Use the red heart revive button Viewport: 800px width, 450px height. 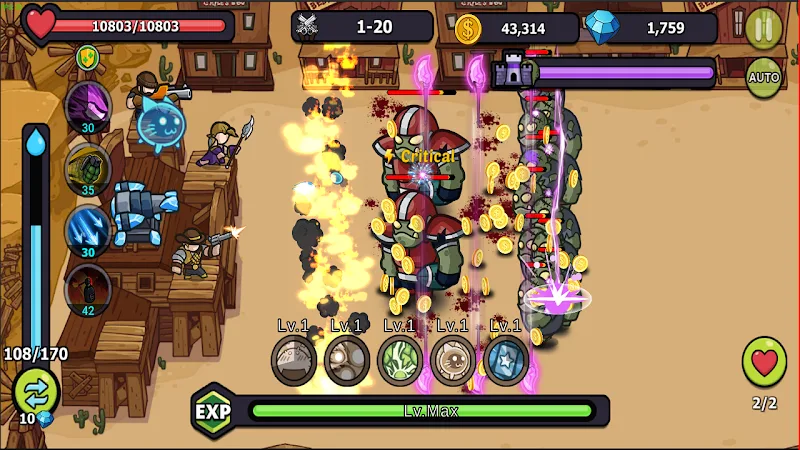[764, 362]
